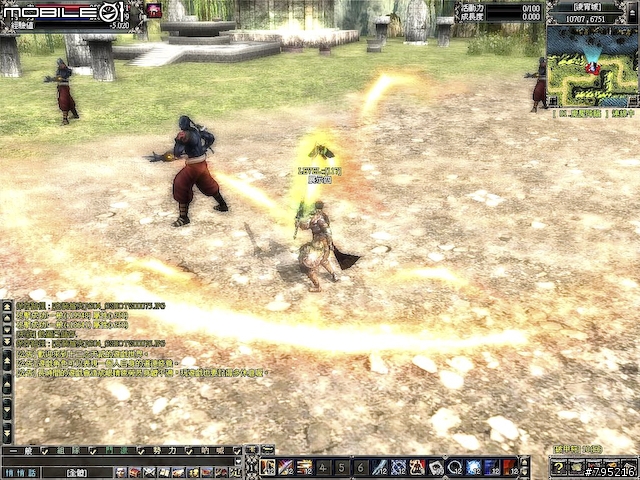
Task: Open the help question mark button
Action: [558, 467]
